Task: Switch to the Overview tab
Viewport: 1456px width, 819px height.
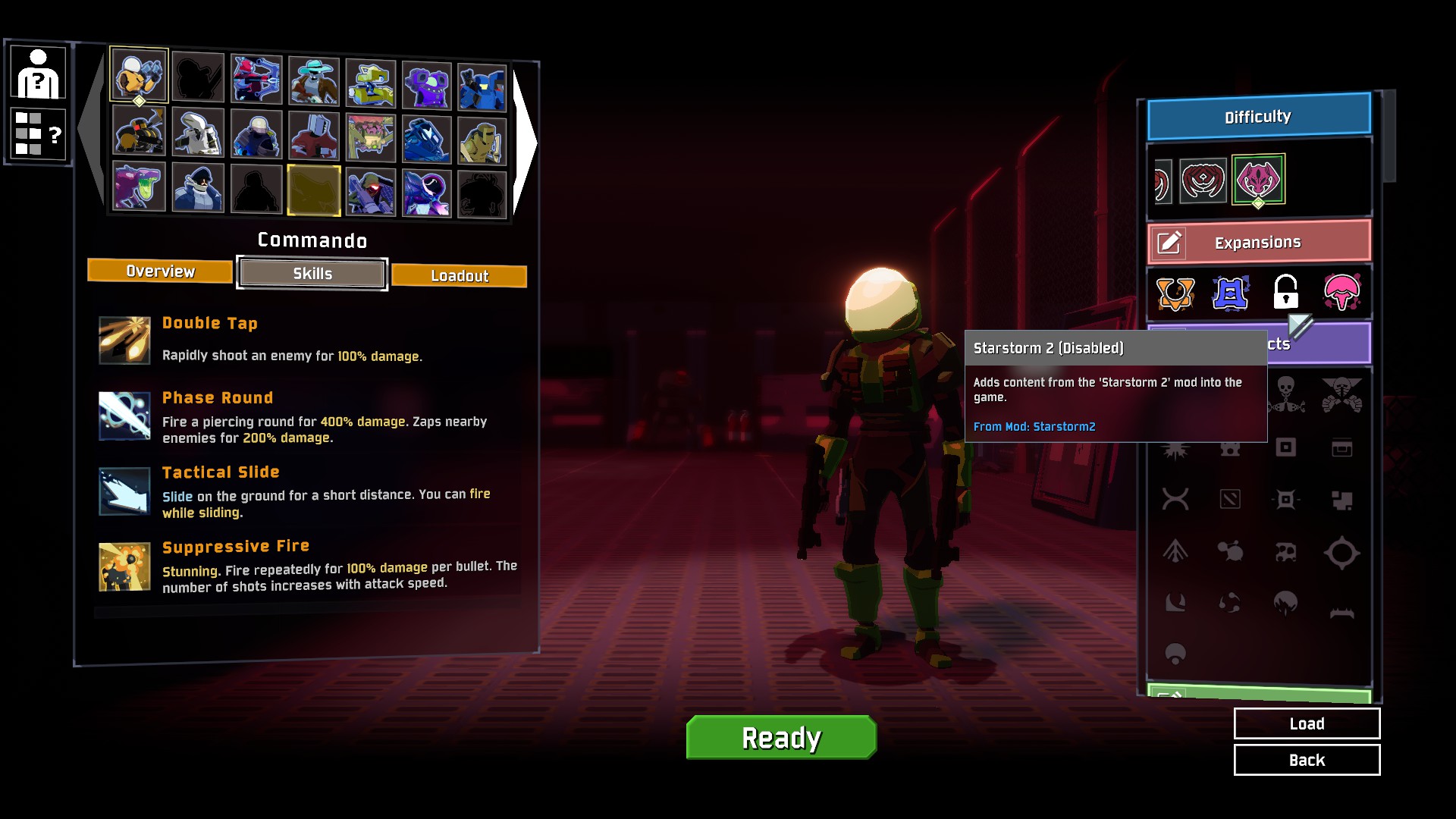Action: click(159, 271)
